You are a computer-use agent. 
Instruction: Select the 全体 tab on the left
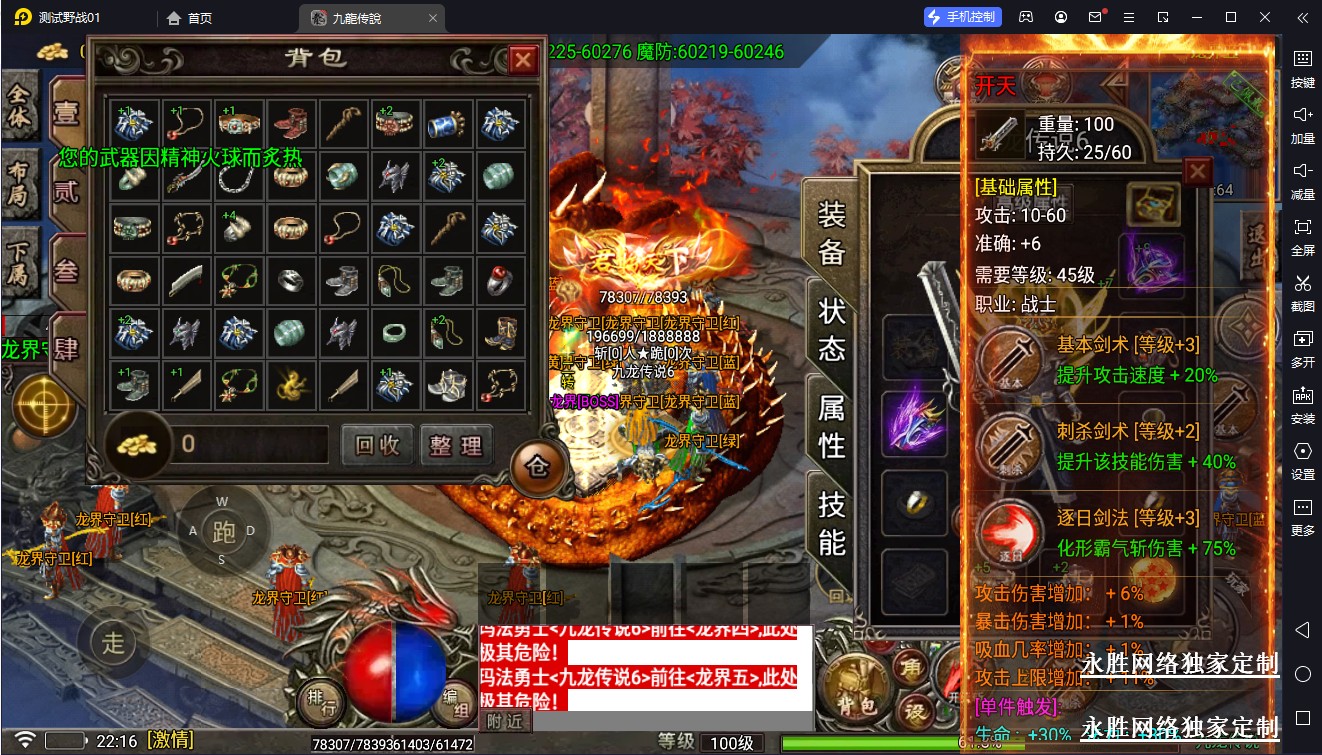pos(19,109)
